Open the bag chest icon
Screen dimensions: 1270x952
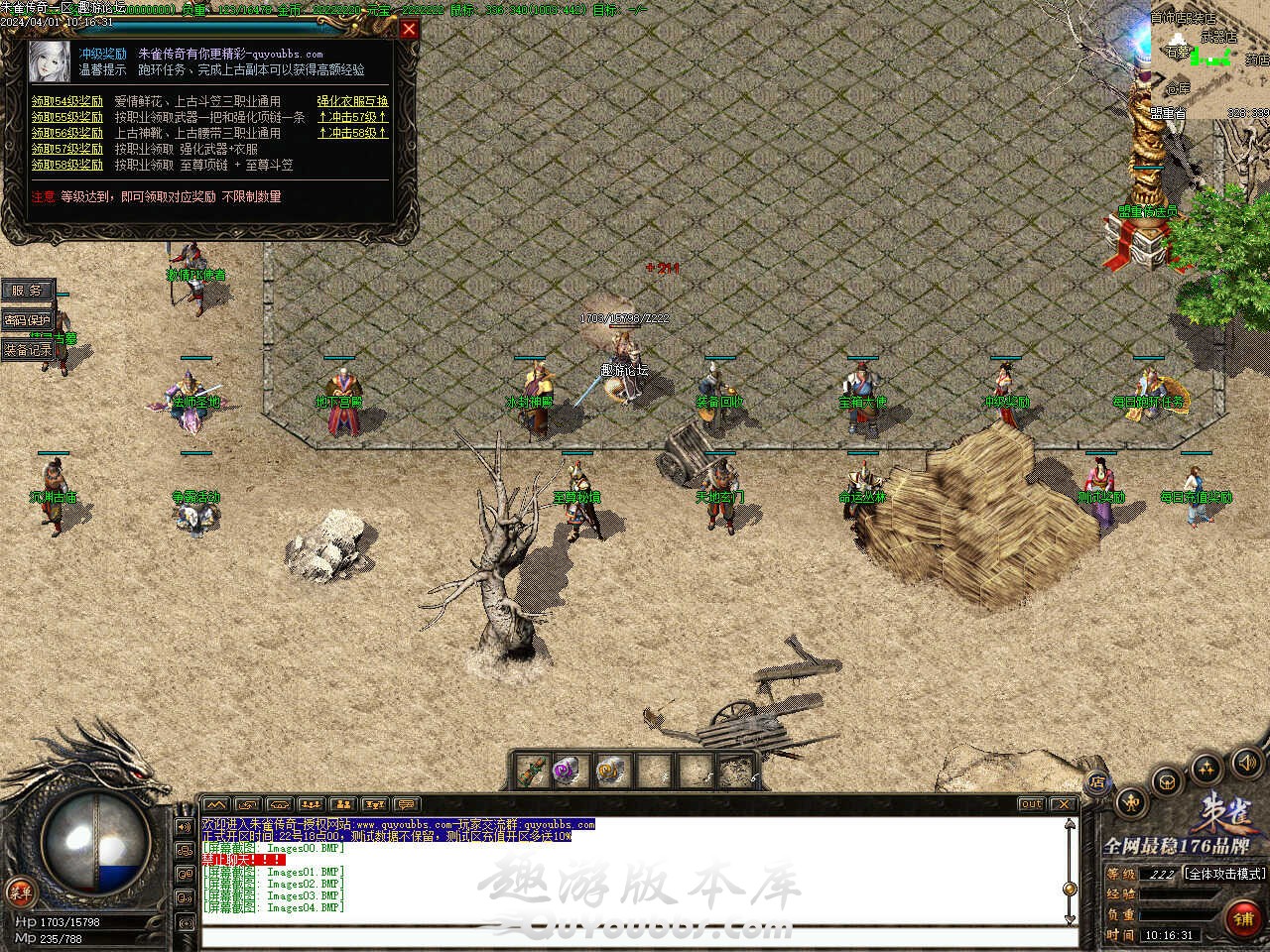point(1169,780)
